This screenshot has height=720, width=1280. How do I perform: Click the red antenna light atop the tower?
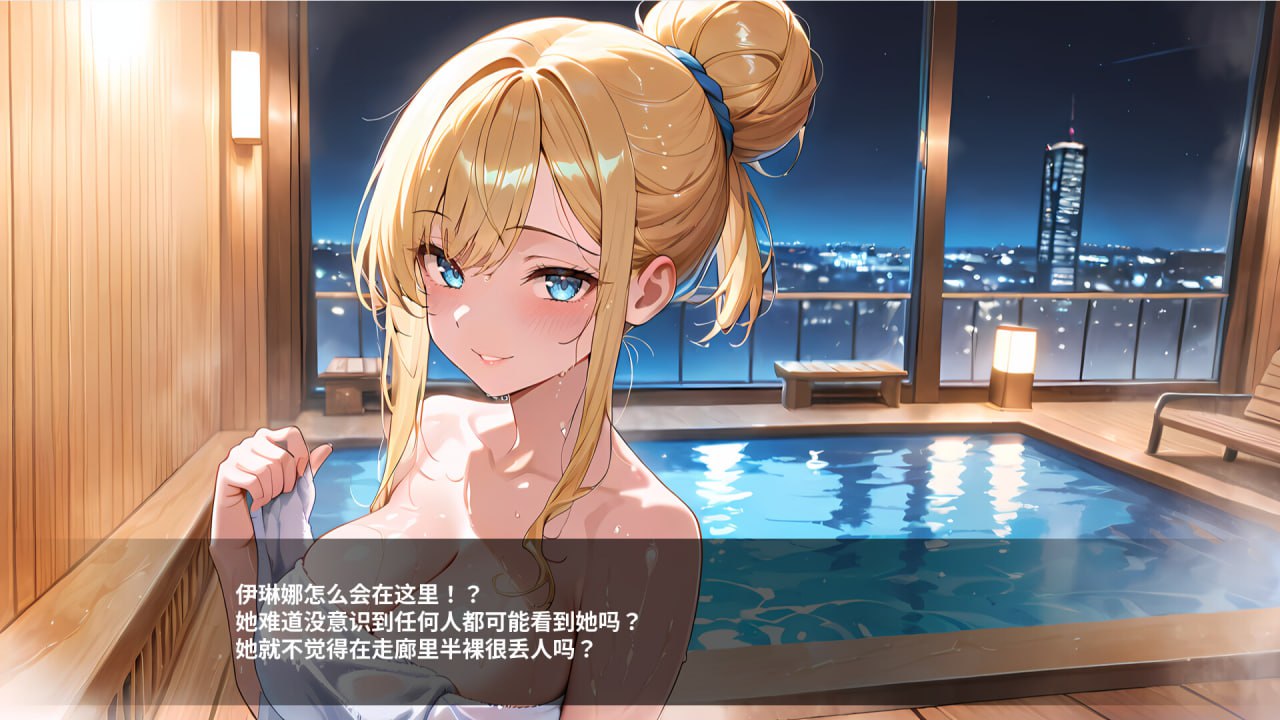[1071, 133]
